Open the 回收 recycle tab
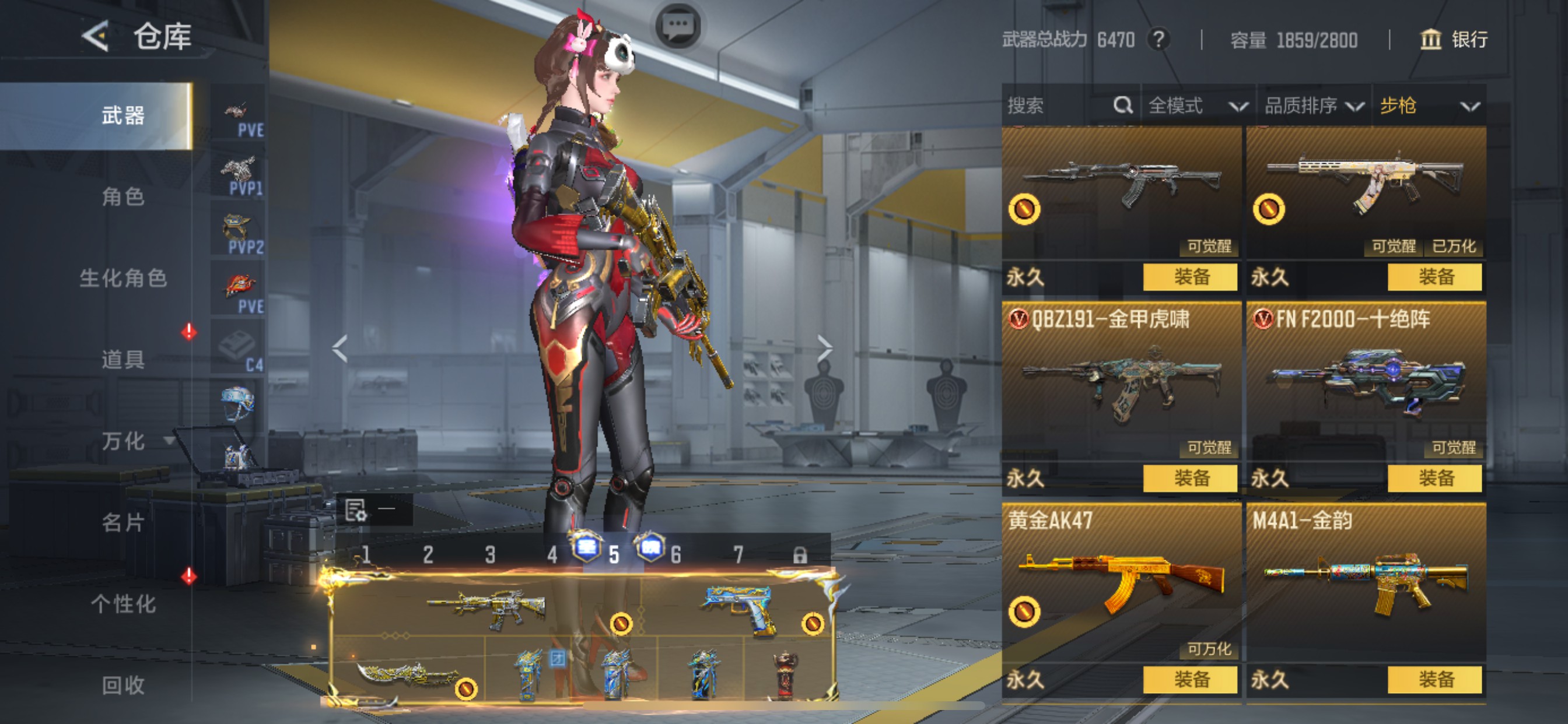 (123, 685)
